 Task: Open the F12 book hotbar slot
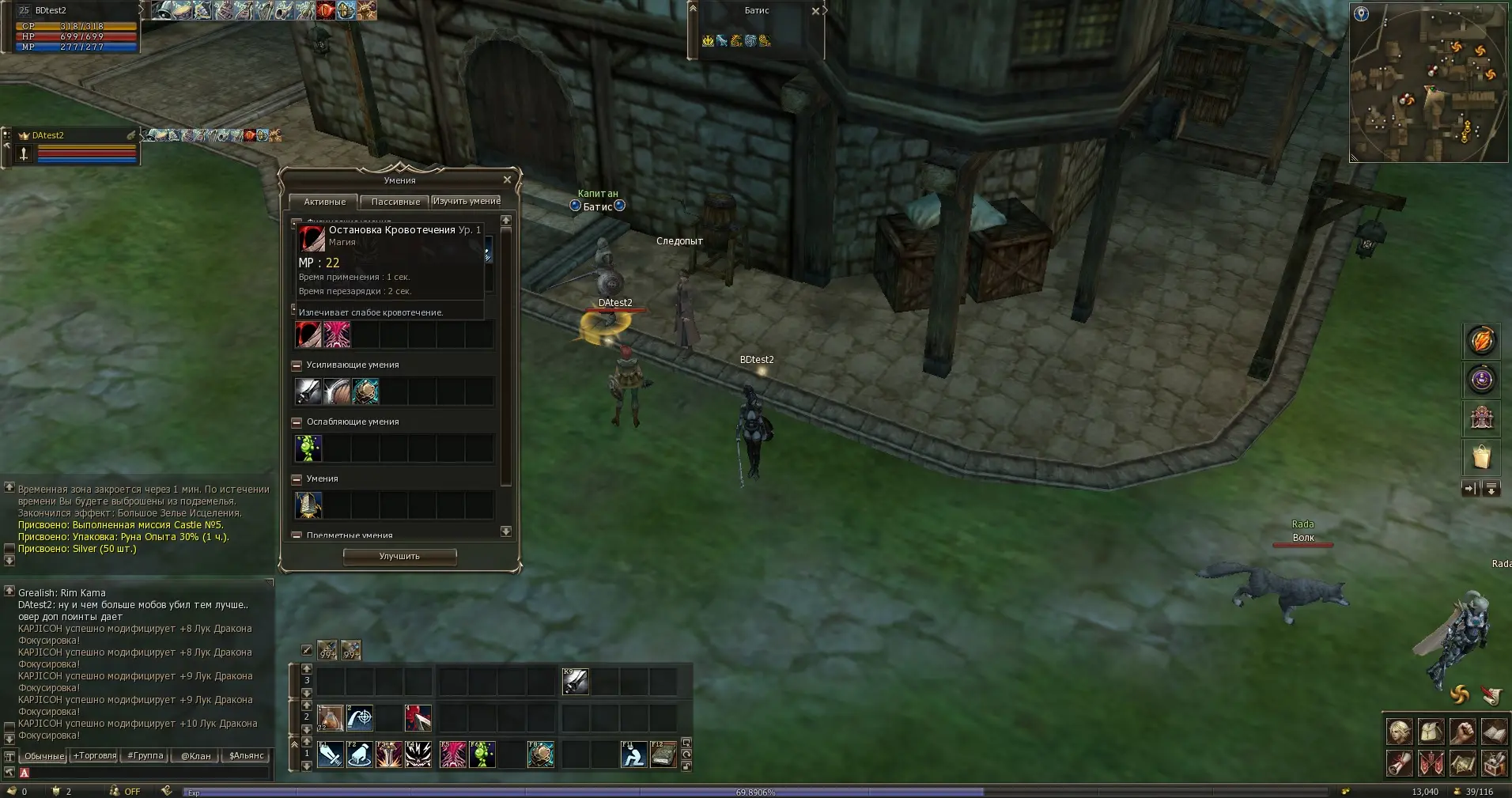[663, 755]
